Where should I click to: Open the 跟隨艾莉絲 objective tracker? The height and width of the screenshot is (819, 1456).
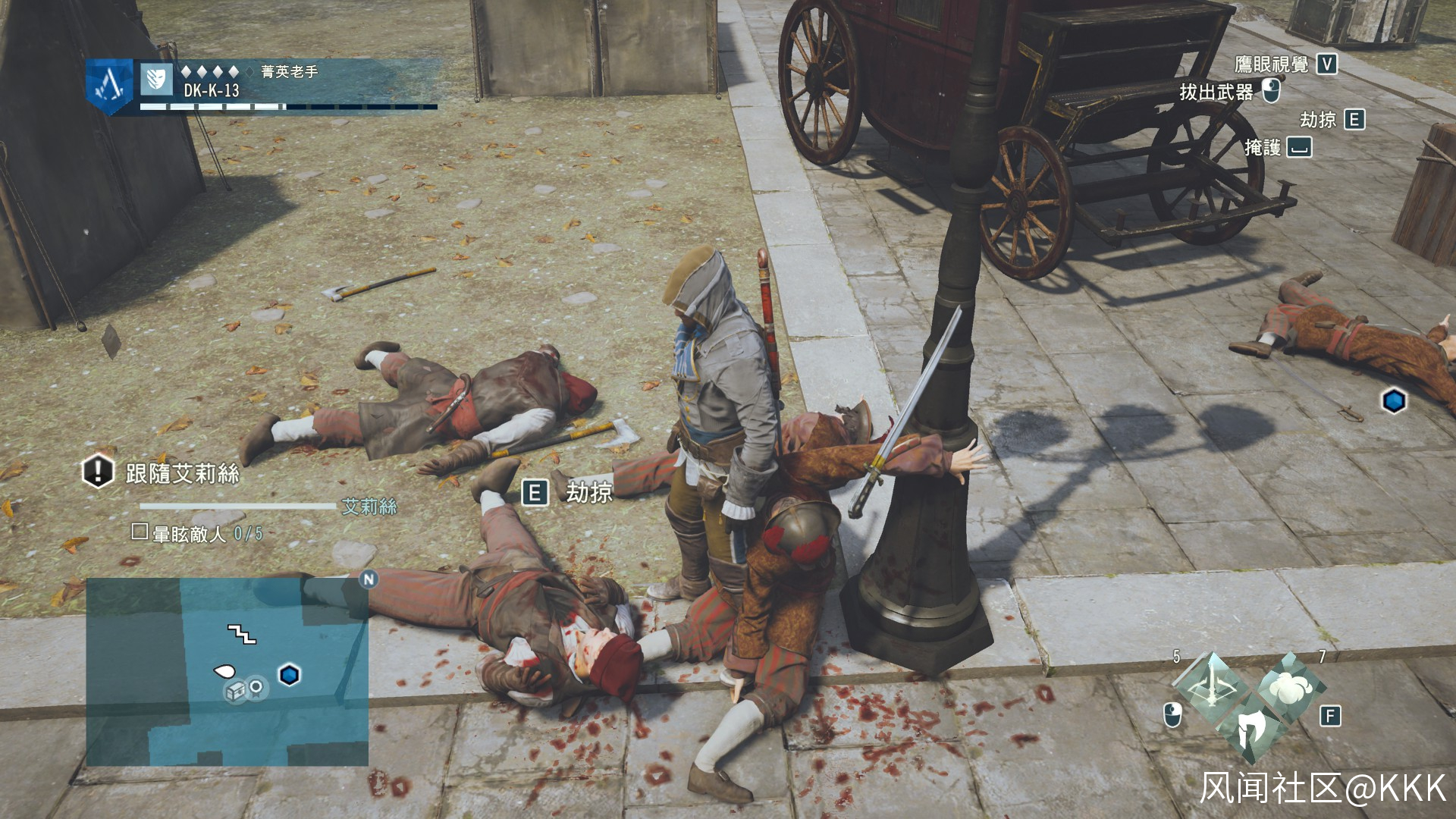point(182,474)
